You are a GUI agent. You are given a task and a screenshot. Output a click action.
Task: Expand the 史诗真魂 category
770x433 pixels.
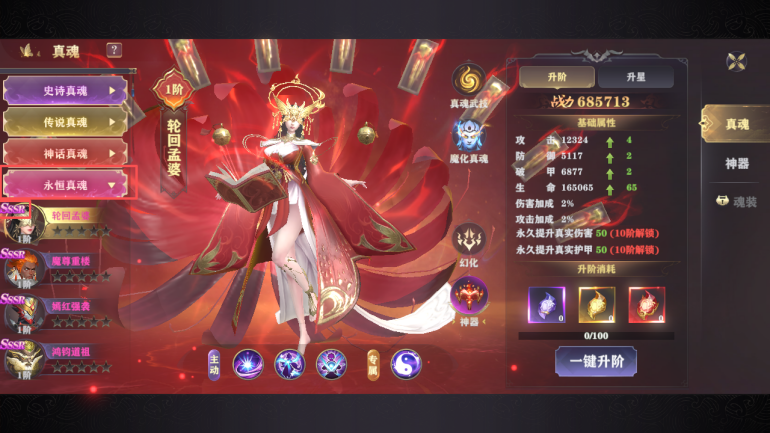[x=66, y=91]
